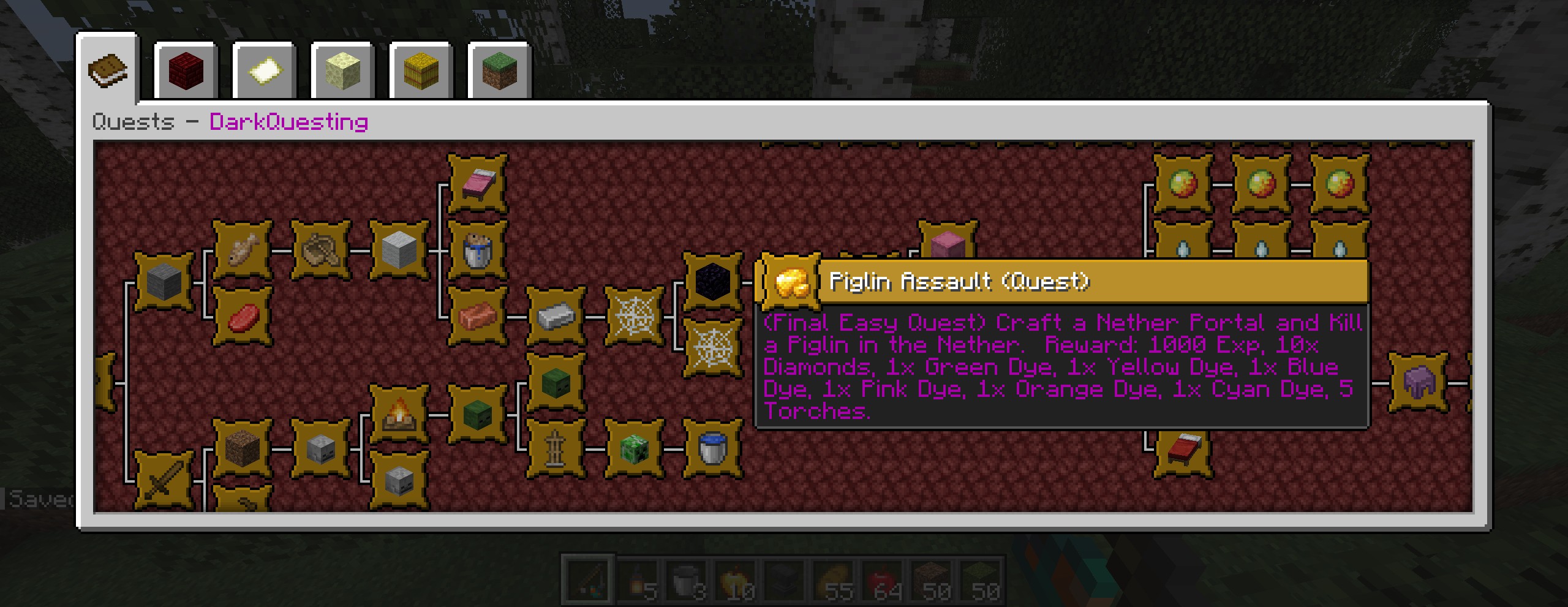The image size is (1568, 607).
Task: Choose the iron ingot quest node
Action: click(556, 317)
